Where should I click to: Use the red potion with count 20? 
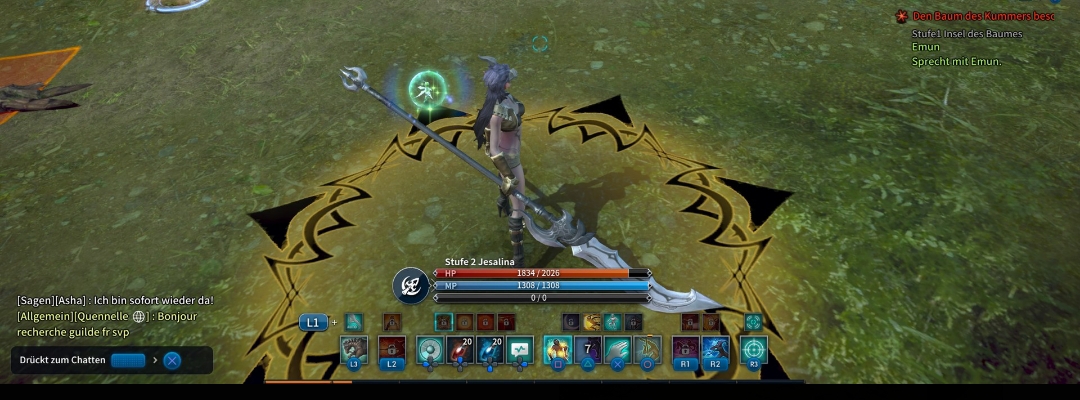(460, 349)
